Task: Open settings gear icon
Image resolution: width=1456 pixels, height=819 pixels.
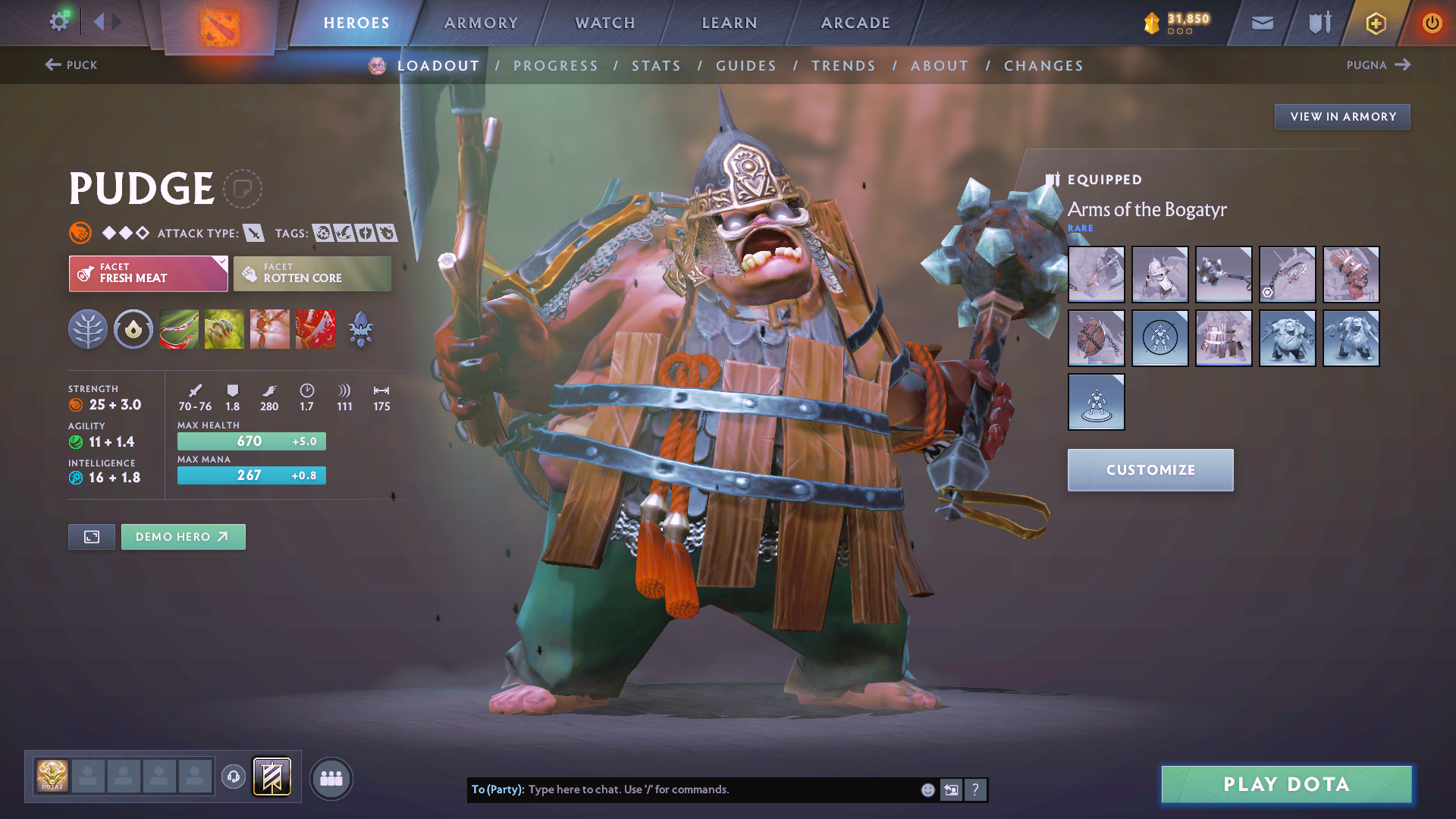Action: (x=58, y=22)
